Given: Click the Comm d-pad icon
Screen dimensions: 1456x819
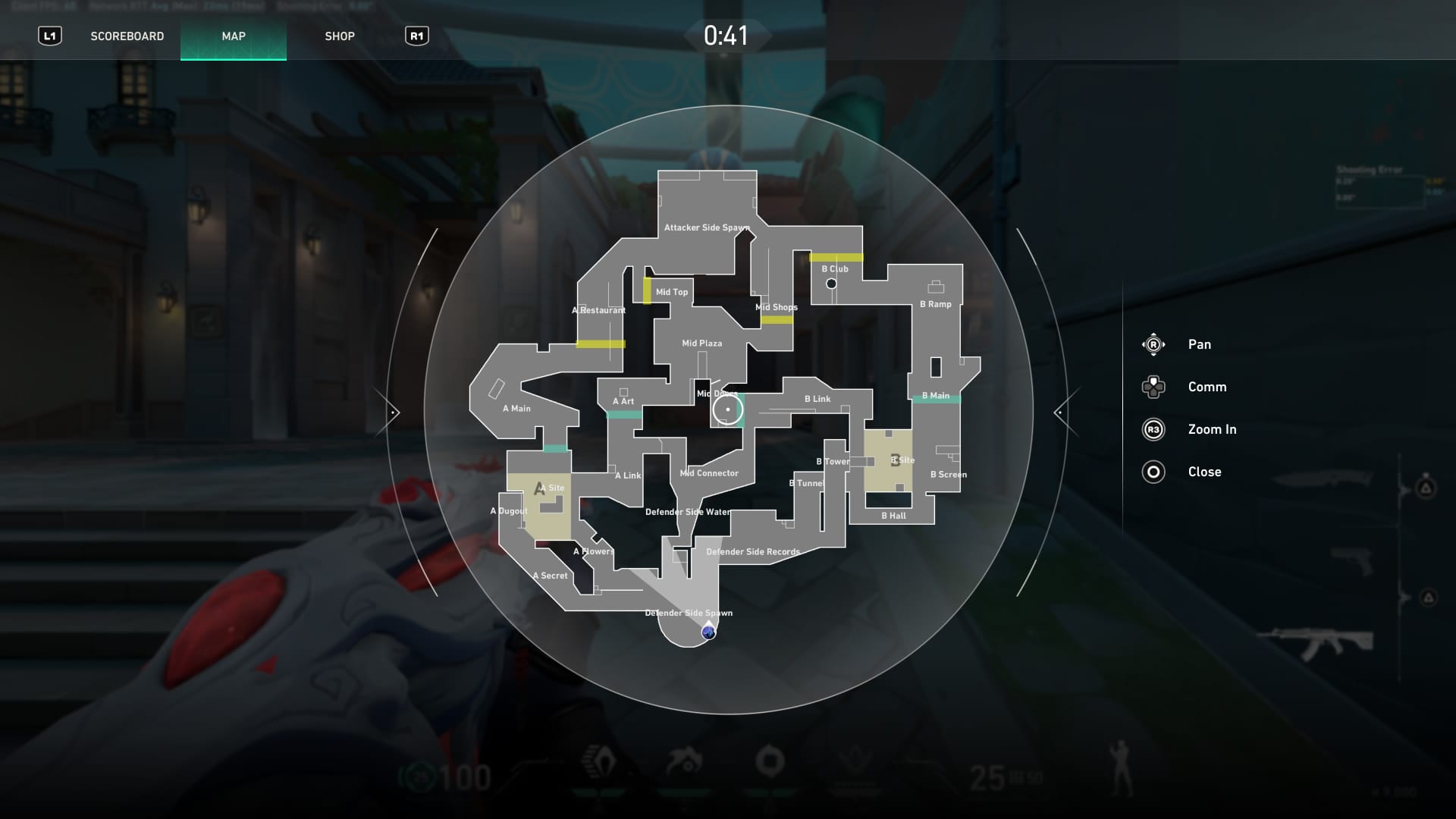Looking at the screenshot, I should tap(1153, 387).
